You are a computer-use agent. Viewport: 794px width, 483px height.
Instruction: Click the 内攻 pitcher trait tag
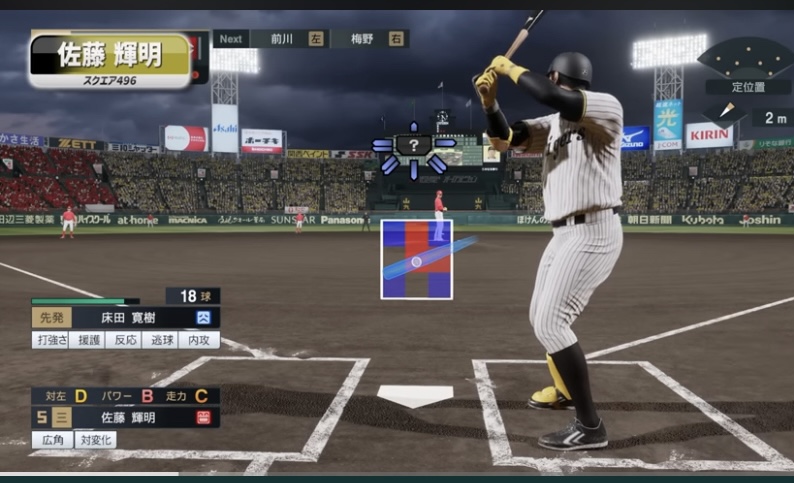(199, 340)
